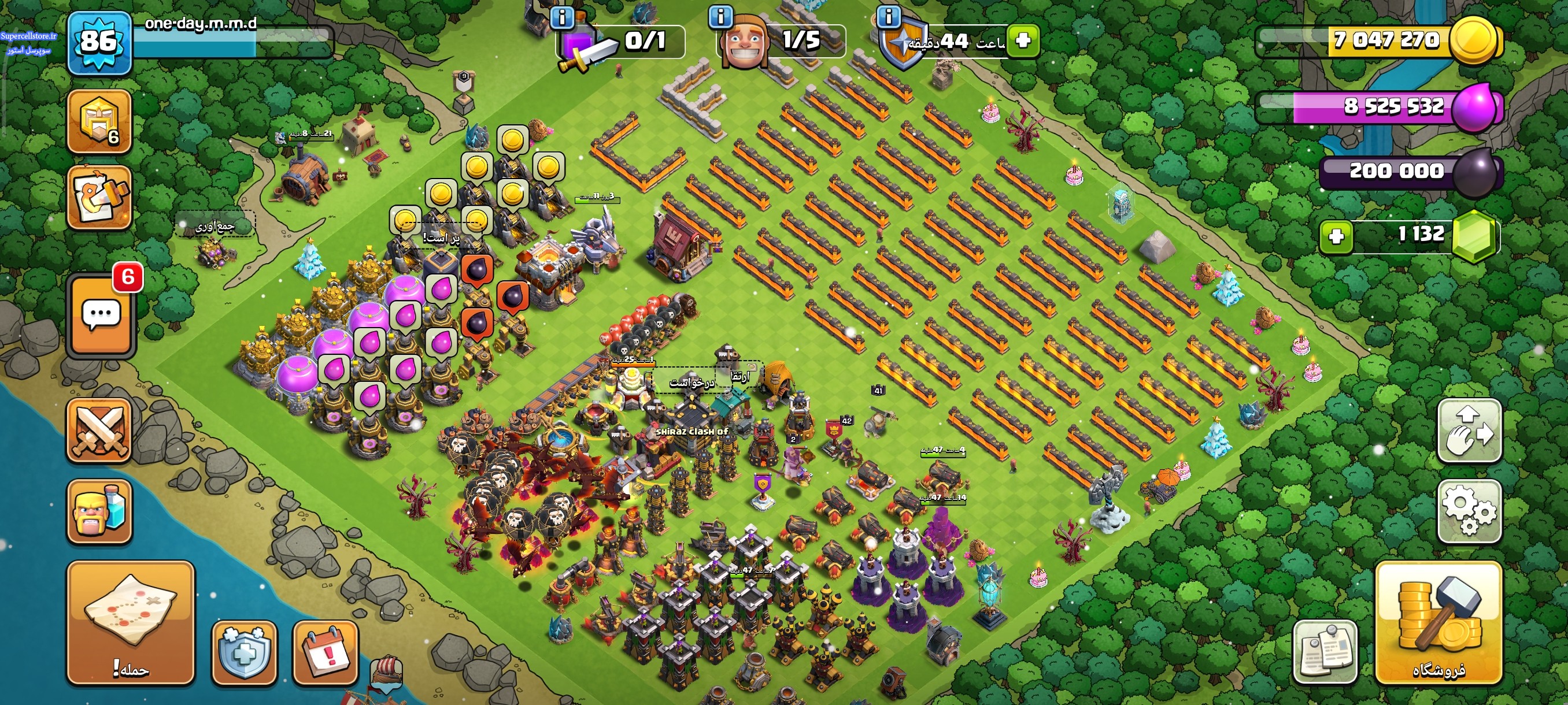Open the shield with plus button
The width and height of the screenshot is (1568, 705).
point(244,651)
